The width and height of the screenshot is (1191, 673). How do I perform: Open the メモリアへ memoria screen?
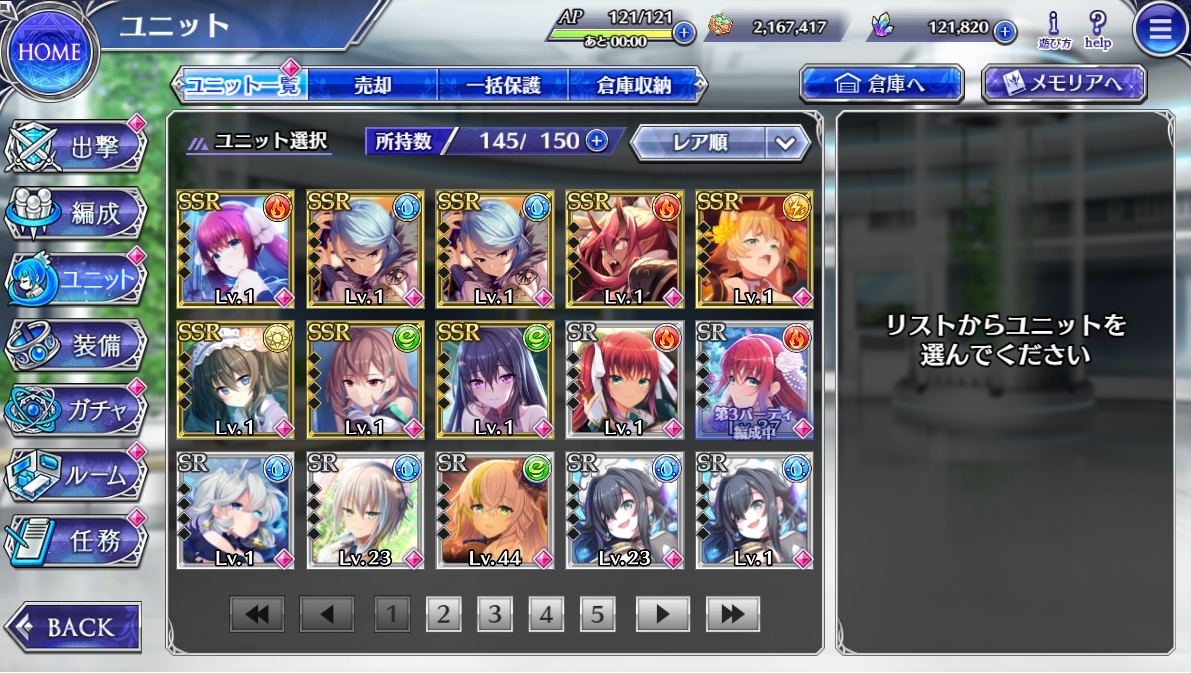pos(1063,85)
